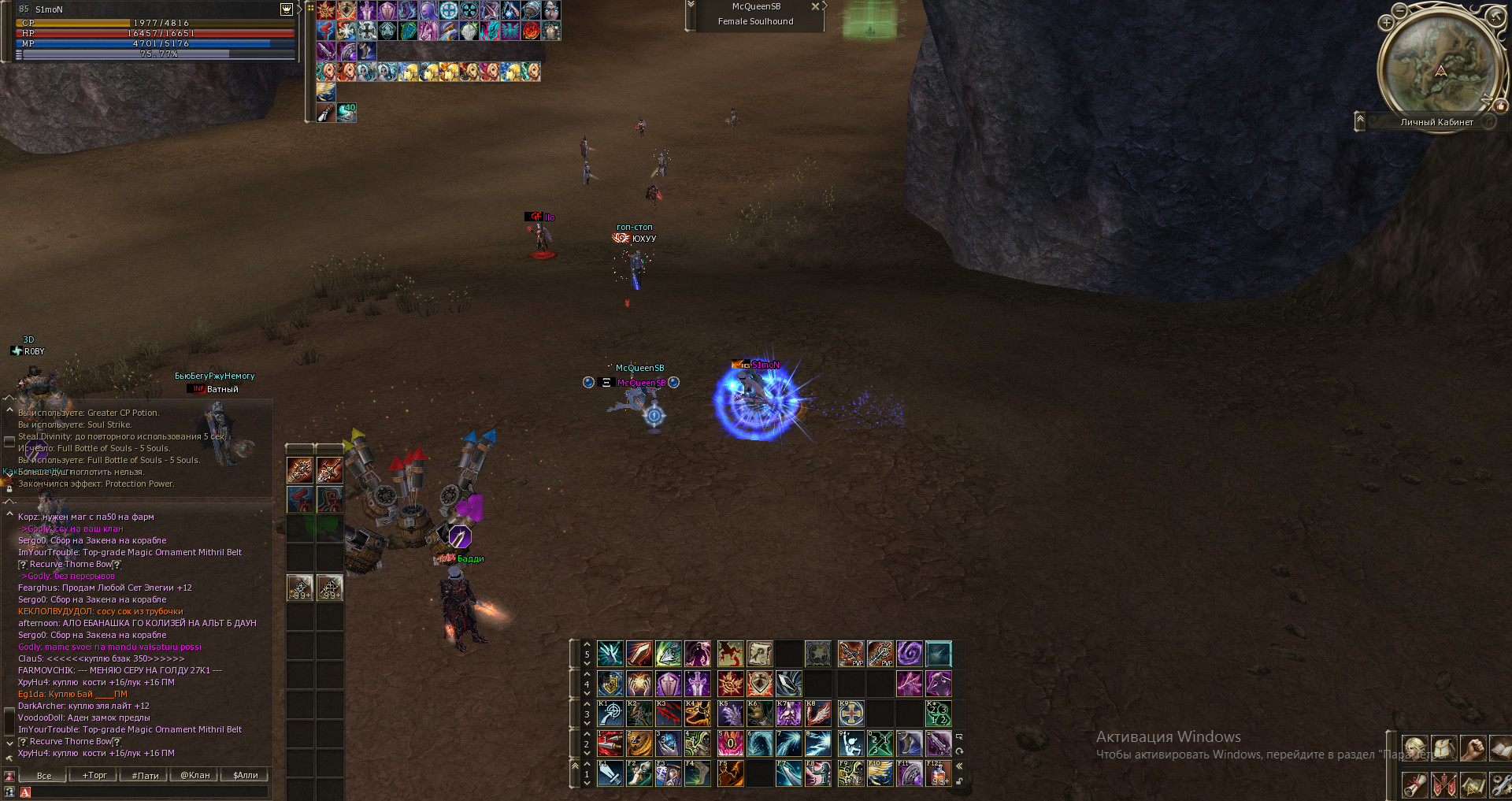This screenshot has width=1512, height=801.
Task: Select the @Клан chat tab
Action: pos(195,775)
